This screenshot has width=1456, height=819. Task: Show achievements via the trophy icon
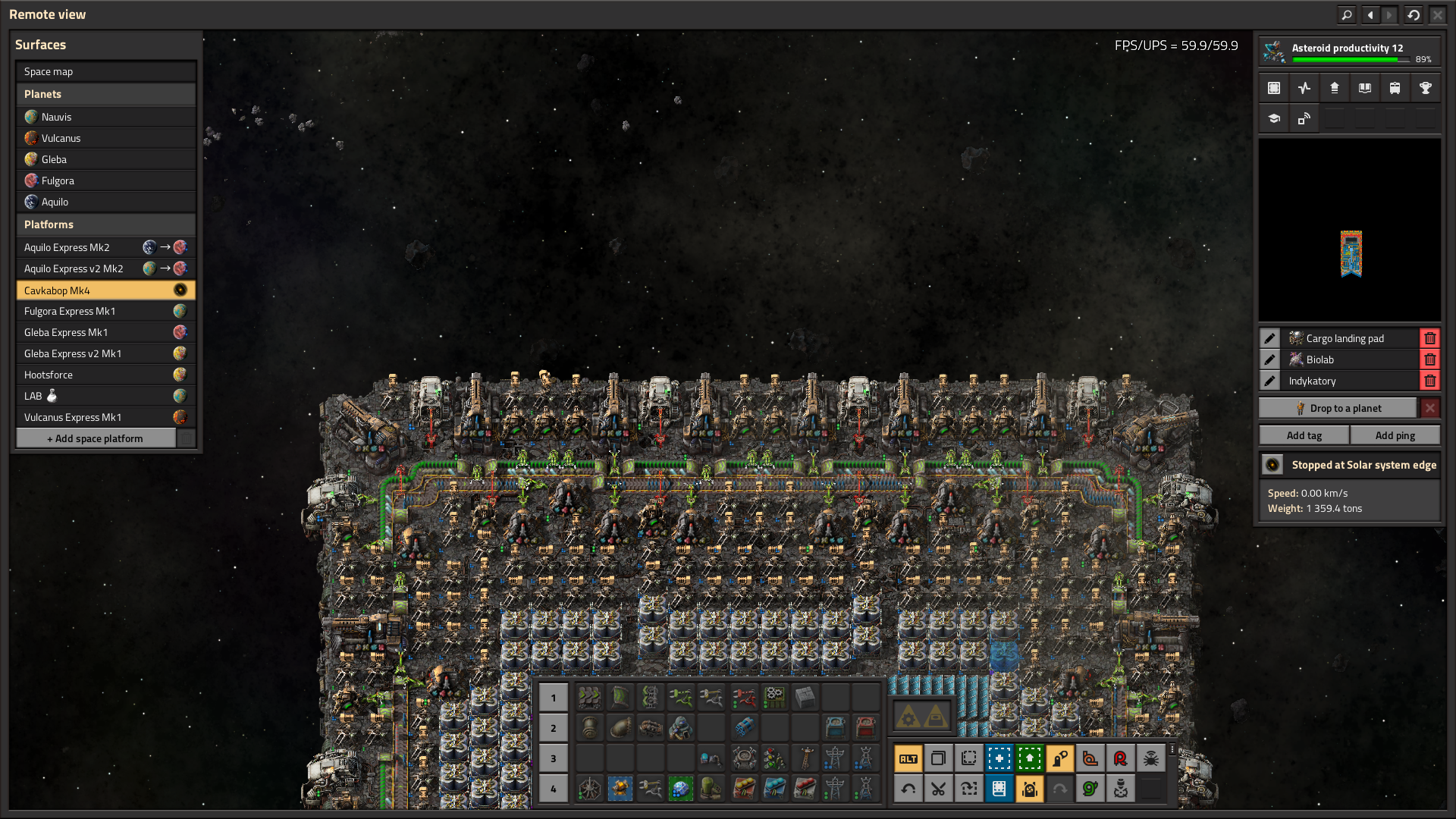[1426, 88]
